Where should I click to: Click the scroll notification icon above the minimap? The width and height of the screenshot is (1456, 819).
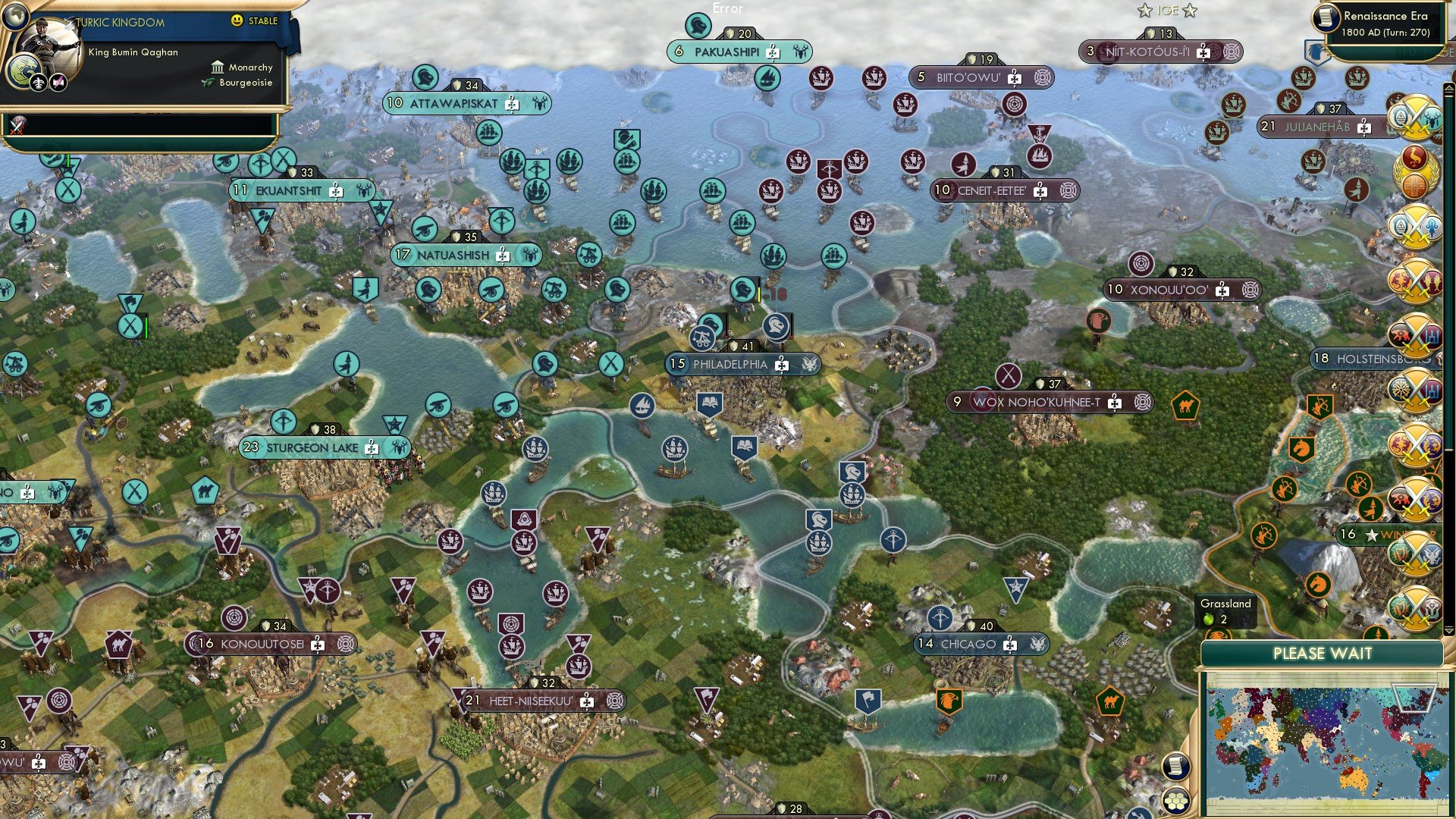(1176, 767)
